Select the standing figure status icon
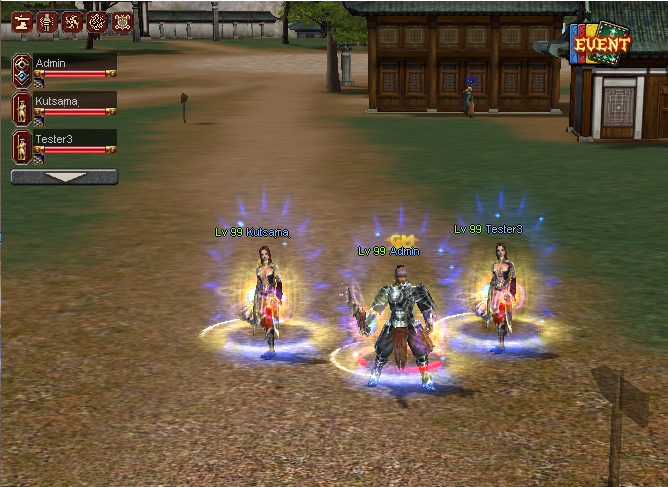 [46, 21]
